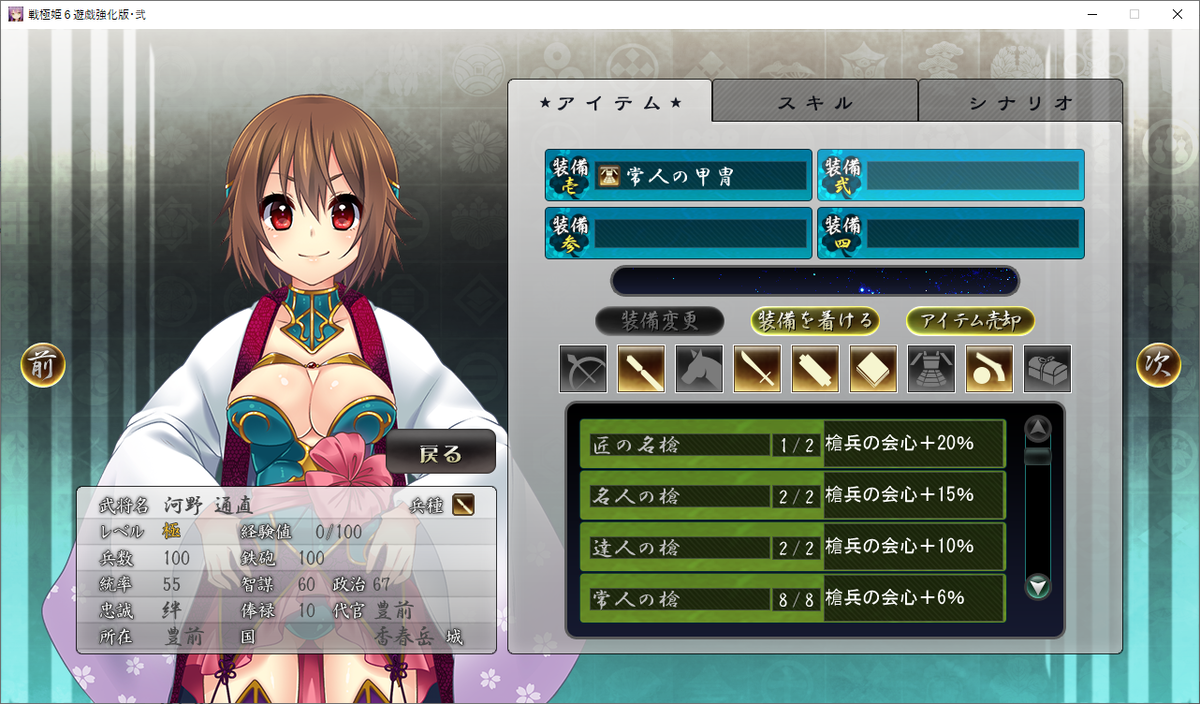Switch to the スキル tab
The height and width of the screenshot is (704, 1200).
point(815,103)
